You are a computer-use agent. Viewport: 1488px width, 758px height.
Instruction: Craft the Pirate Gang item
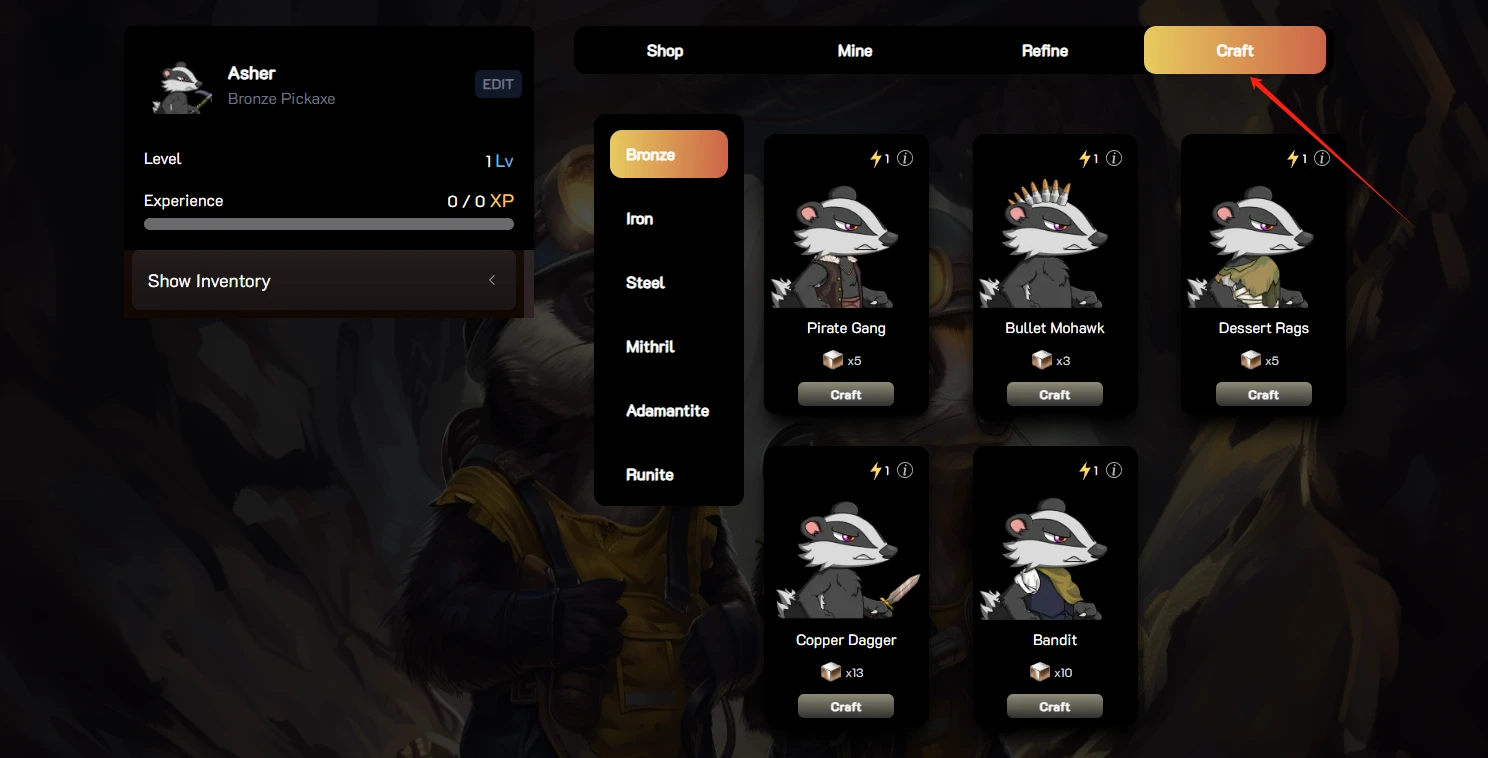tap(846, 395)
